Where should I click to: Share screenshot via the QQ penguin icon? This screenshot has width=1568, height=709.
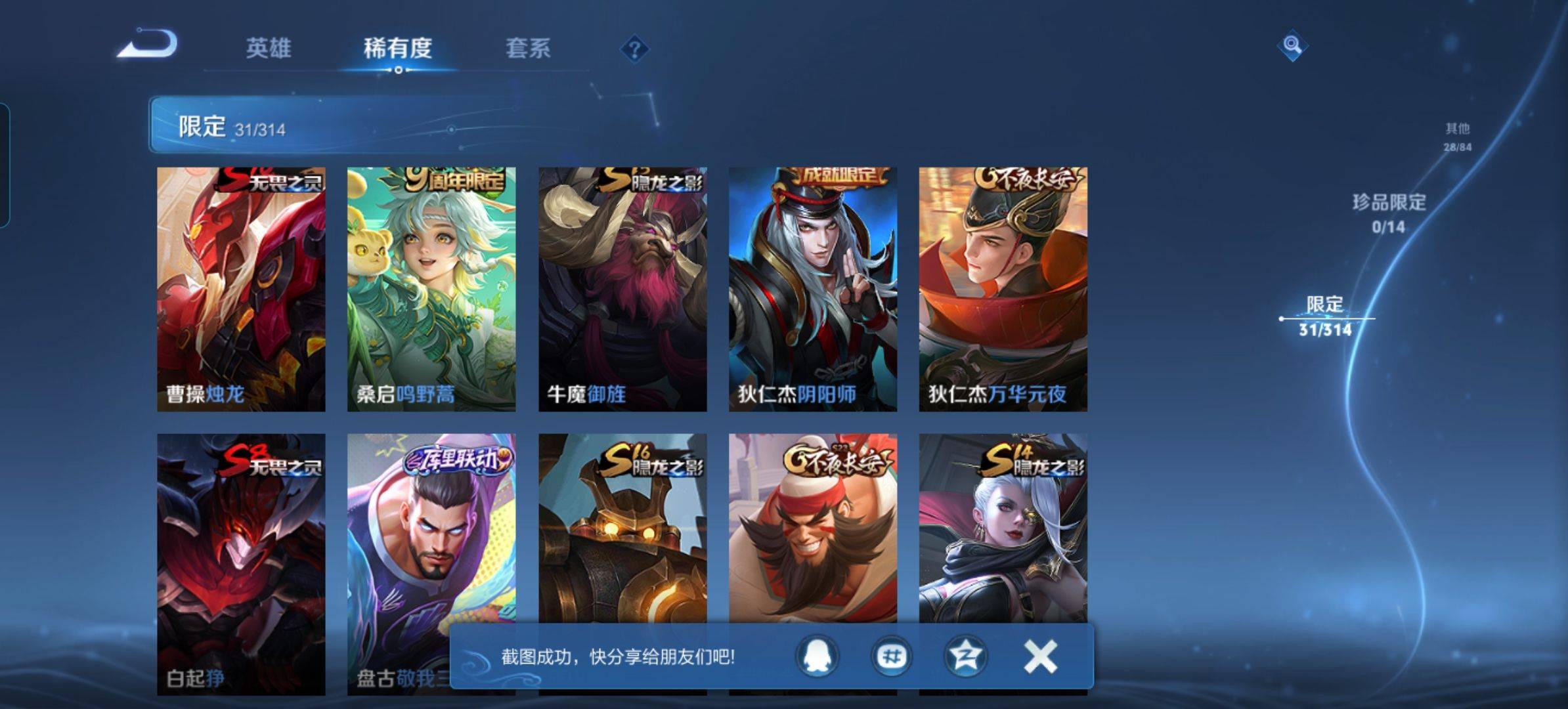point(817,656)
